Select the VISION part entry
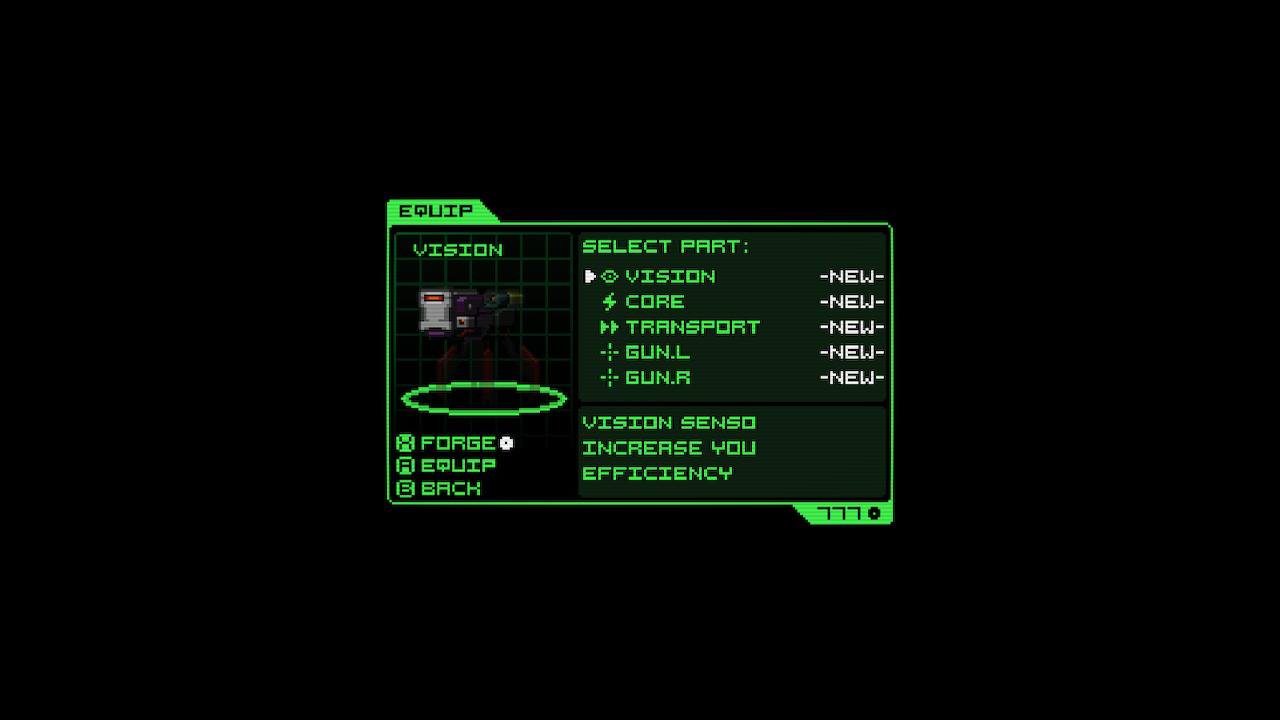 [x=670, y=276]
